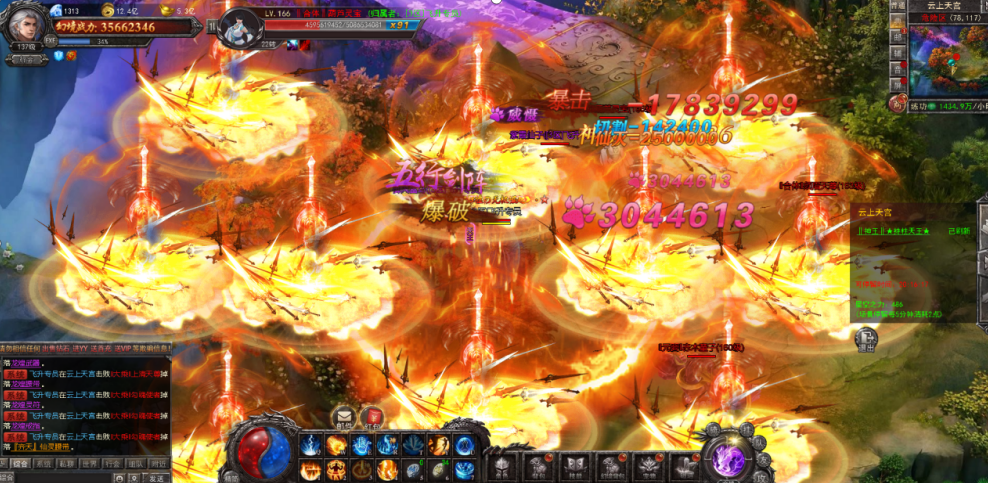Screen dimensions: 988x483
Task: Open the 邮件 mail icon
Action: 345,417
